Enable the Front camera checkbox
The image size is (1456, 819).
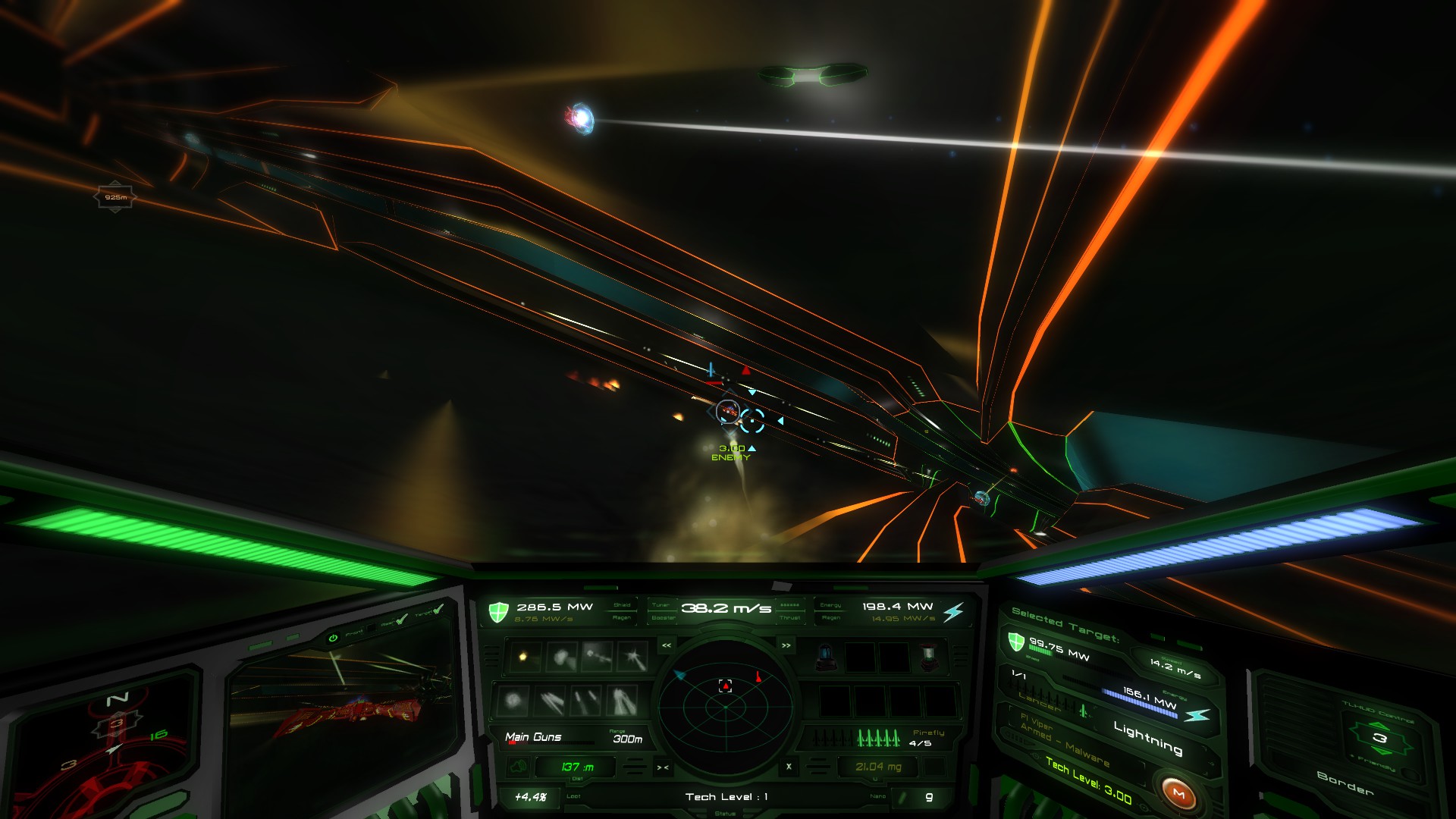pos(372,628)
